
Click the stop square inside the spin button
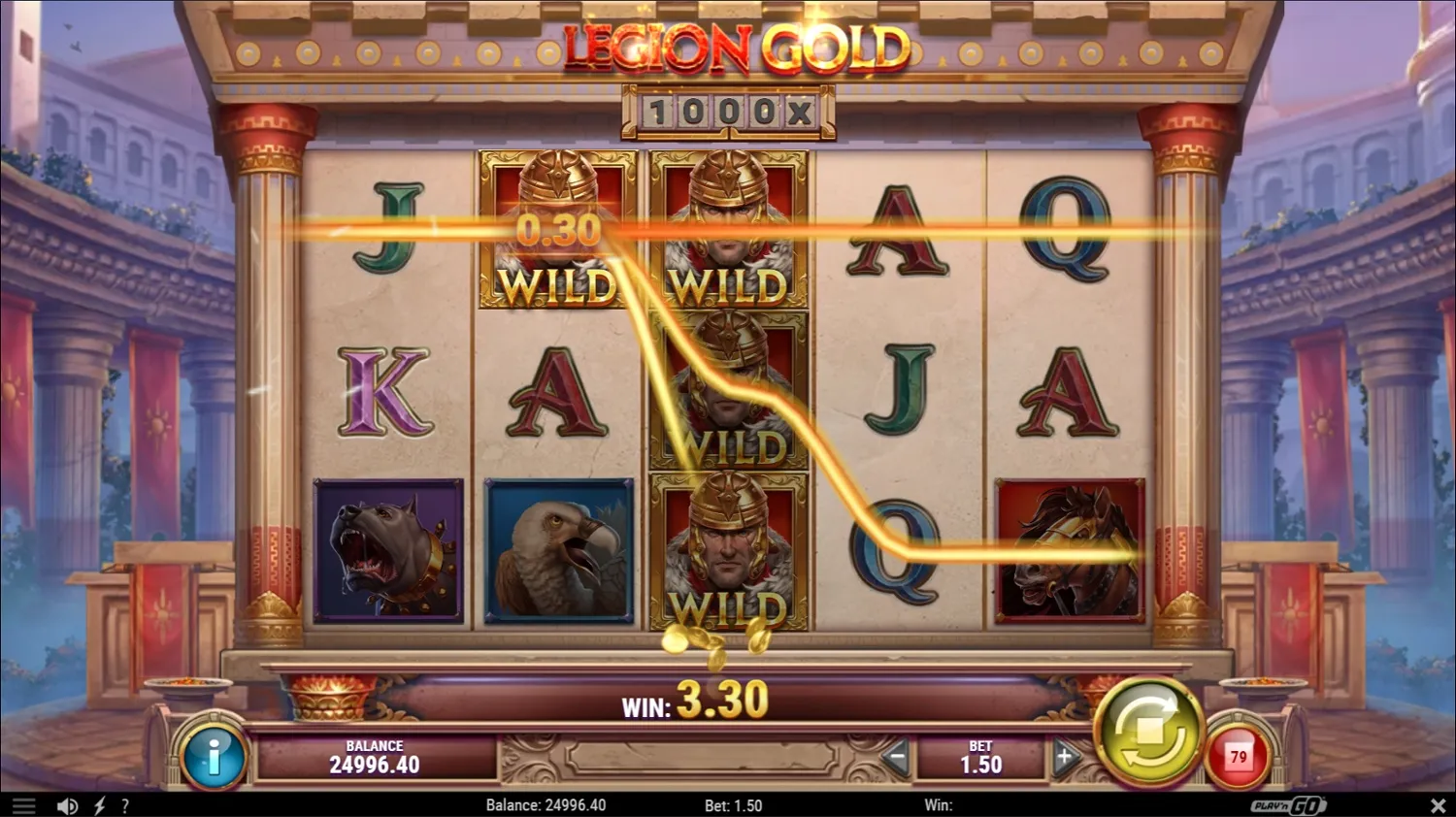click(x=1150, y=733)
